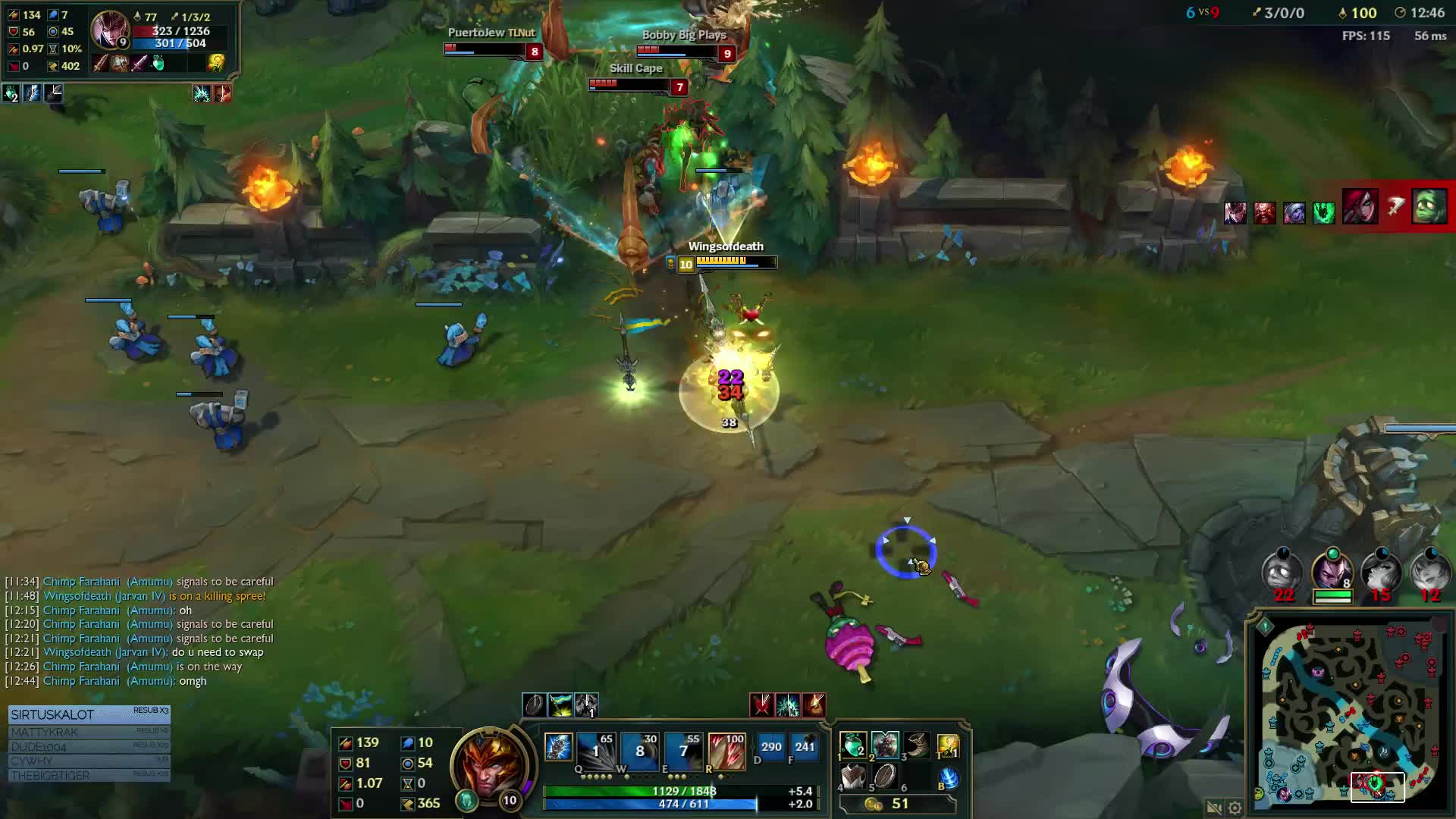This screenshot has width=1456, height=819.
Task: Click the targeted enemy portrait in top-left panel
Action: coord(110,30)
